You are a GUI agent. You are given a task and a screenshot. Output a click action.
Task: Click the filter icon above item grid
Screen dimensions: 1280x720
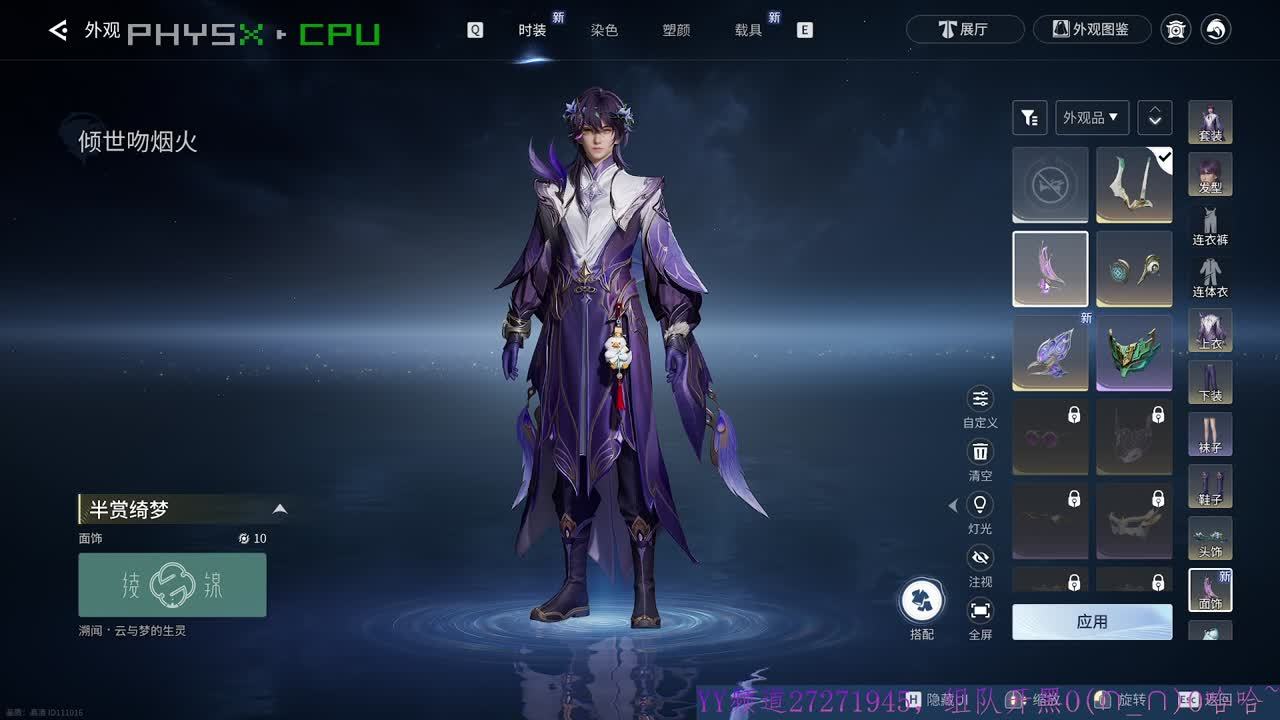pyautogui.click(x=1029, y=118)
